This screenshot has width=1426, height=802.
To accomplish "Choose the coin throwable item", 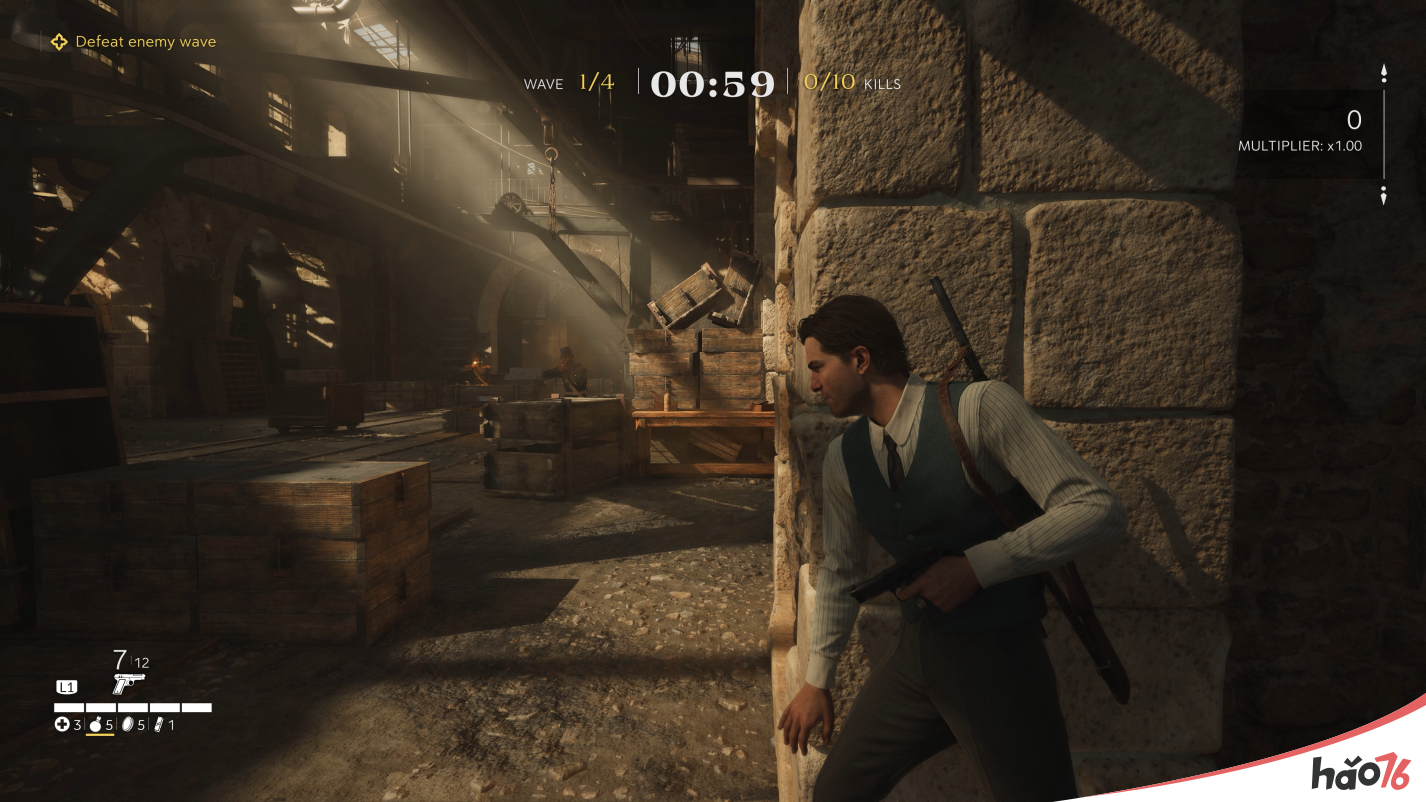I will tap(128, 725).
